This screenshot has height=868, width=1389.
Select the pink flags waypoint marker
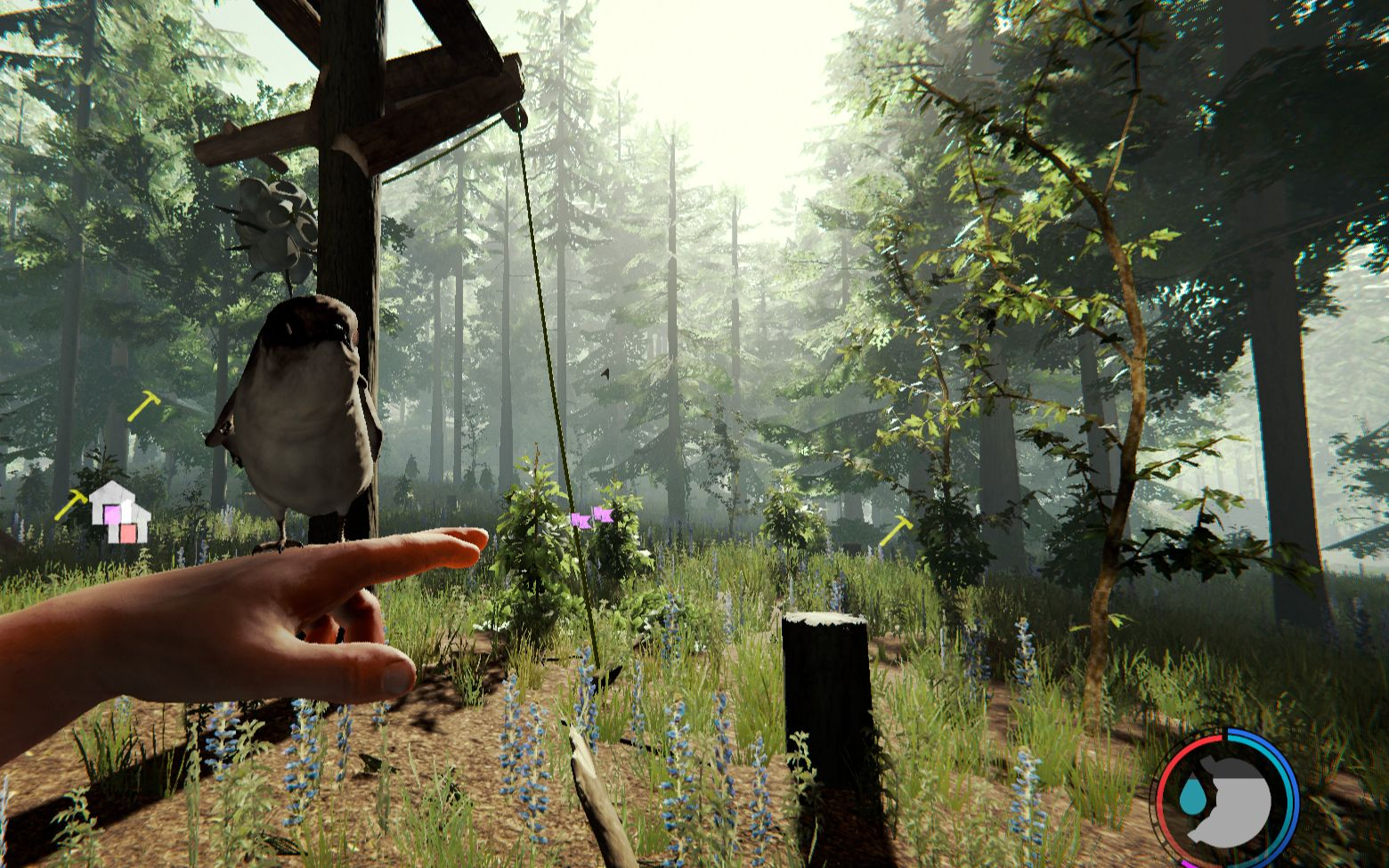[591, 517]
